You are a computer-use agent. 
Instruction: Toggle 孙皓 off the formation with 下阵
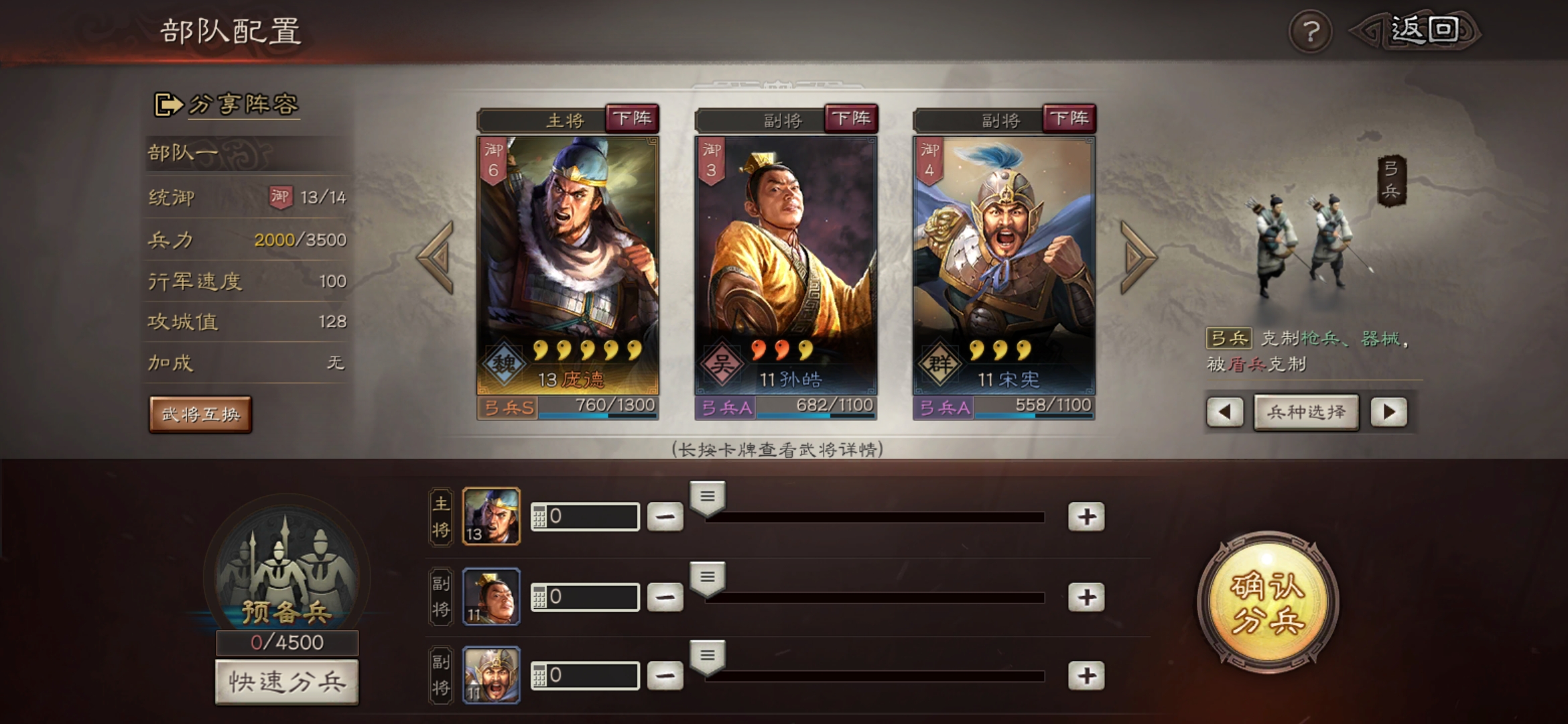(x=850, y=118)
